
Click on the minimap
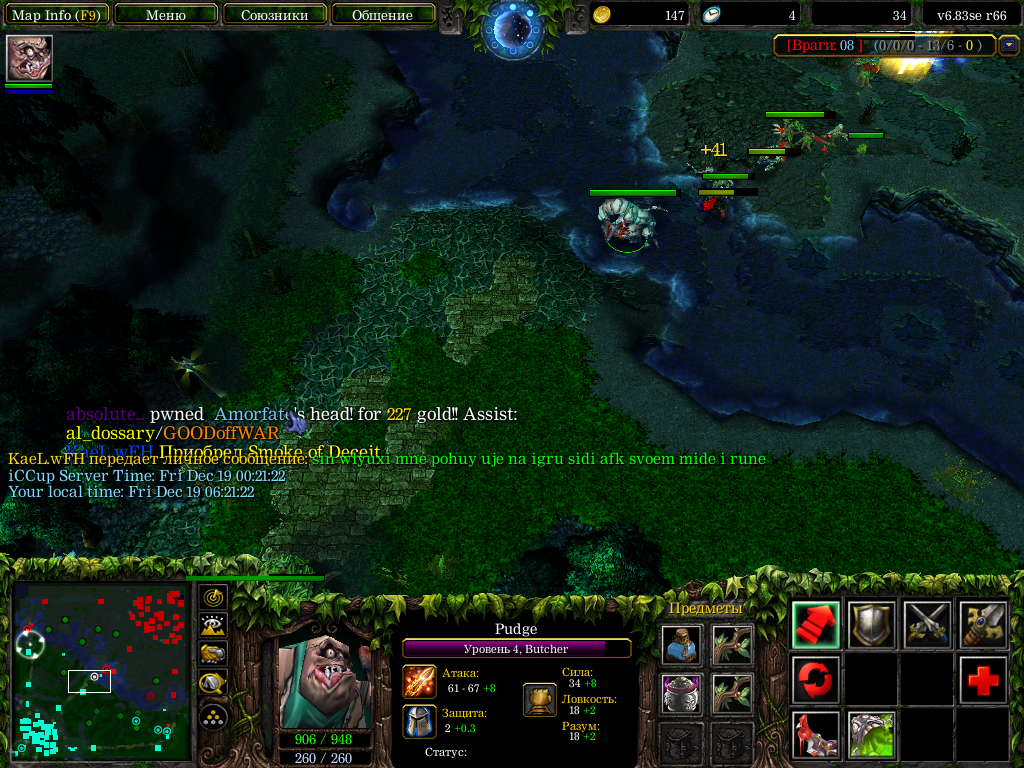click(101, 672)
